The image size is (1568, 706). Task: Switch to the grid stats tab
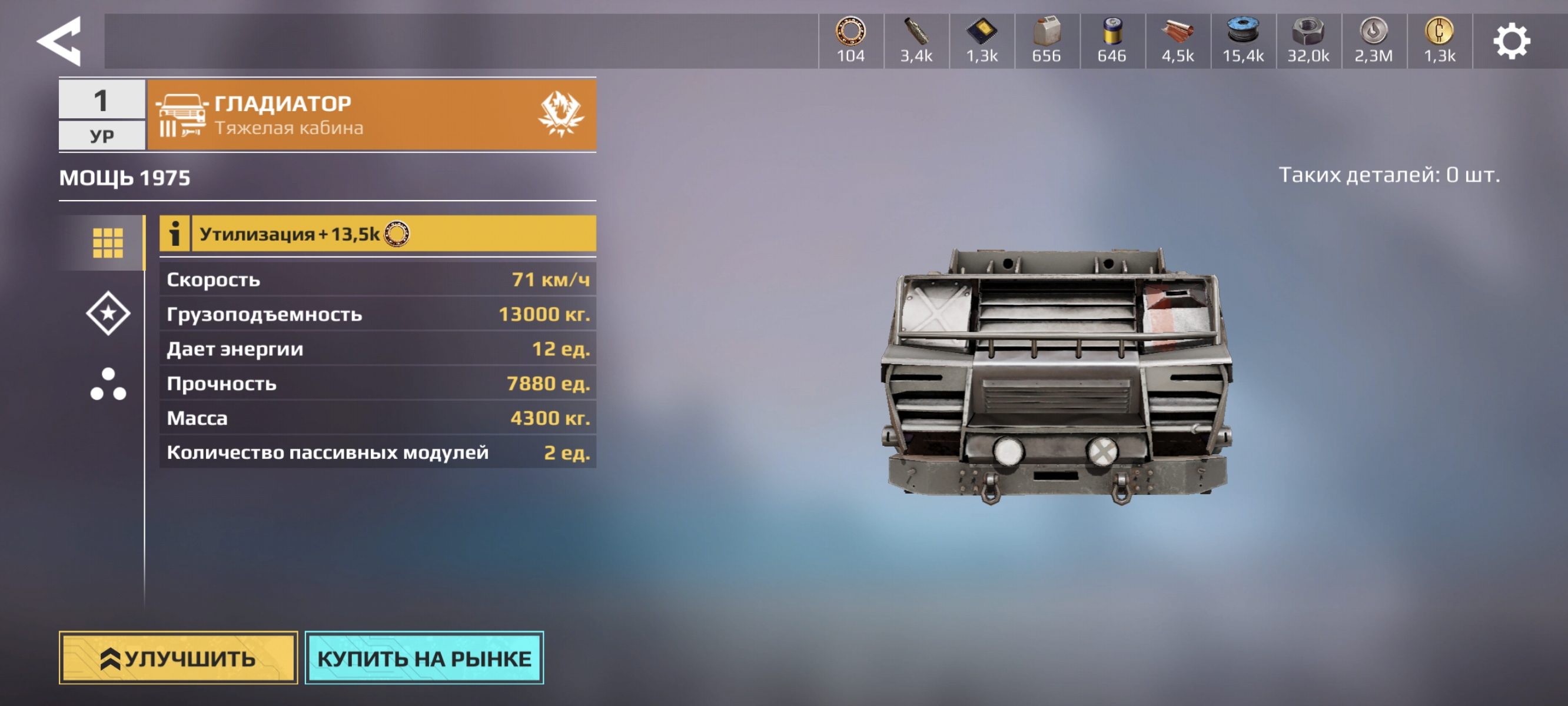[x=108, y=243]
